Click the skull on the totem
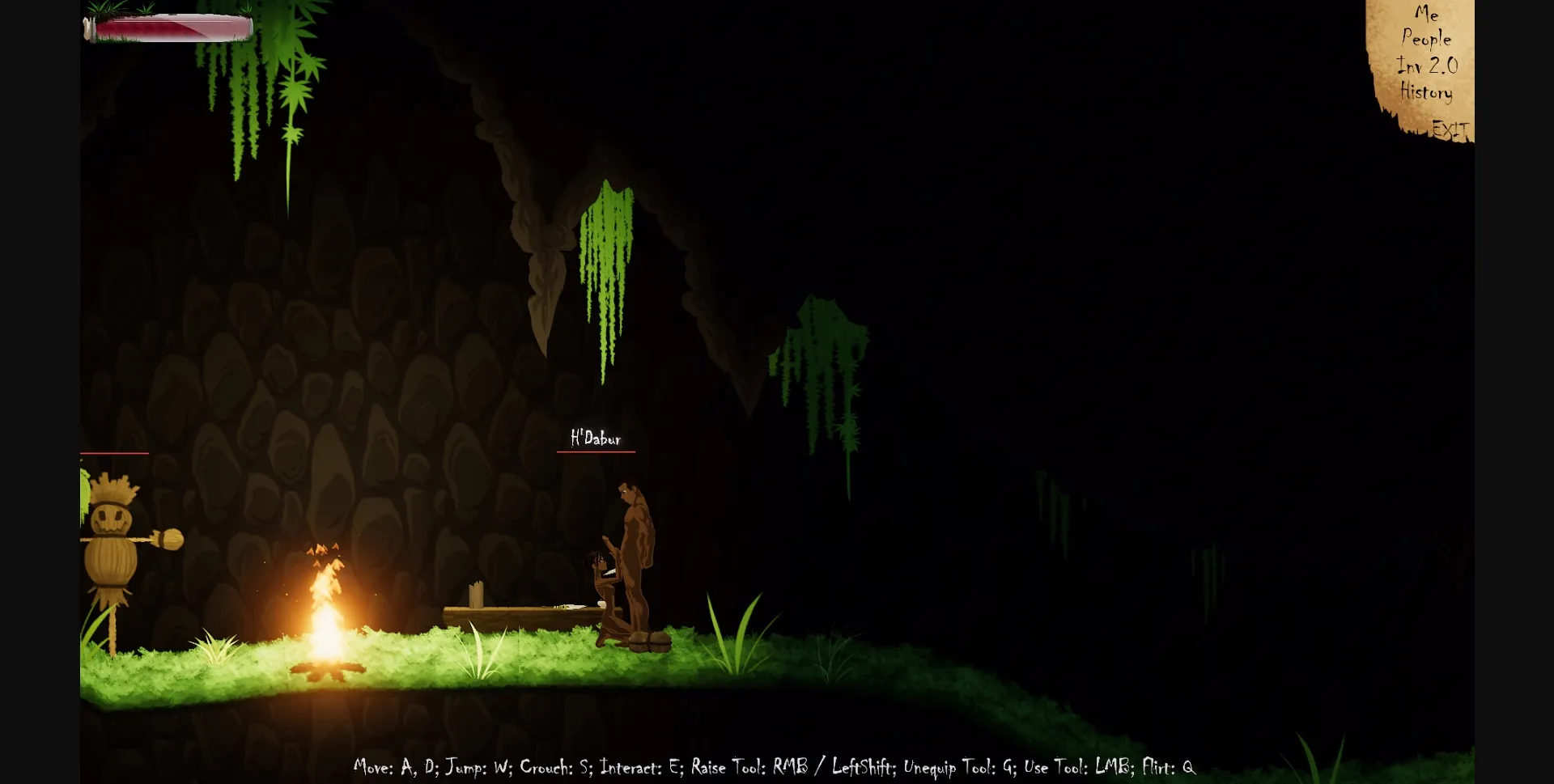This screenshot has width=1554, height=784. (116, 518)
